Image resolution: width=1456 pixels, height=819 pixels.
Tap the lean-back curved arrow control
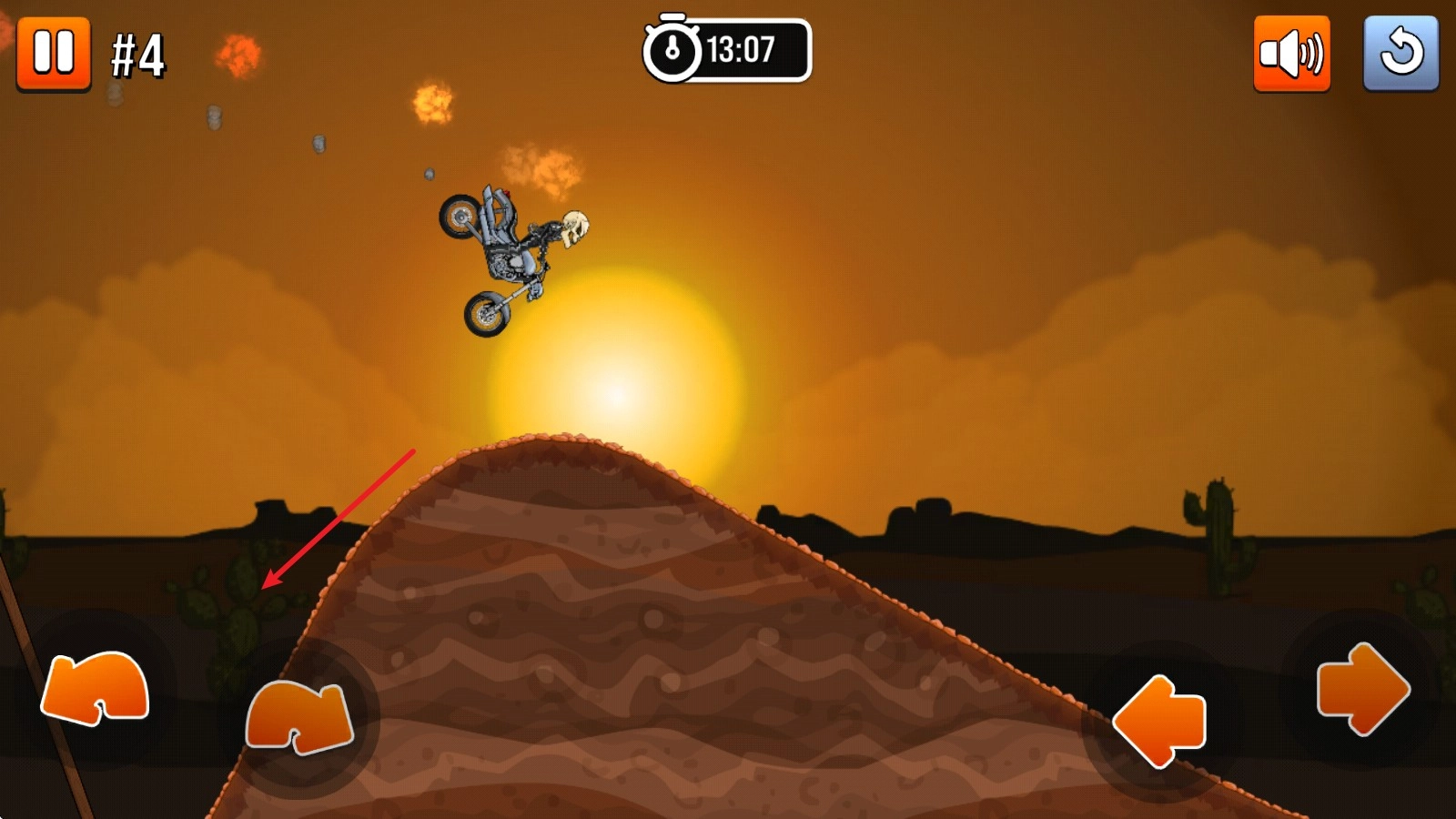96,688
